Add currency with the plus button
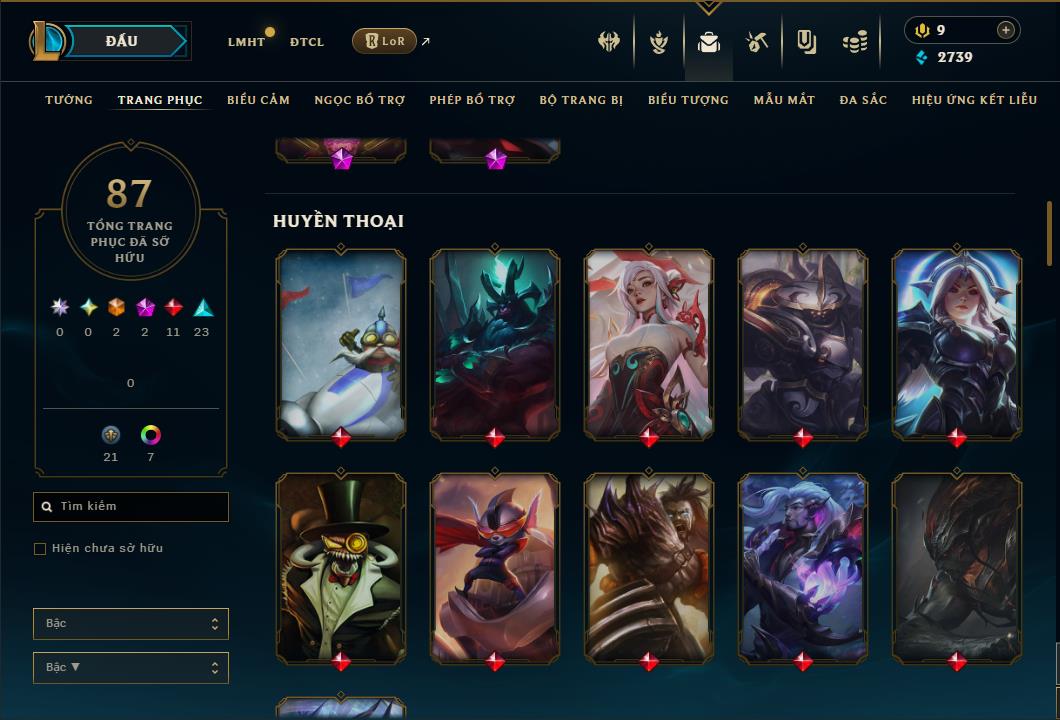Viewport: 1060px width, 720px height. click(x=1006, y=30)
